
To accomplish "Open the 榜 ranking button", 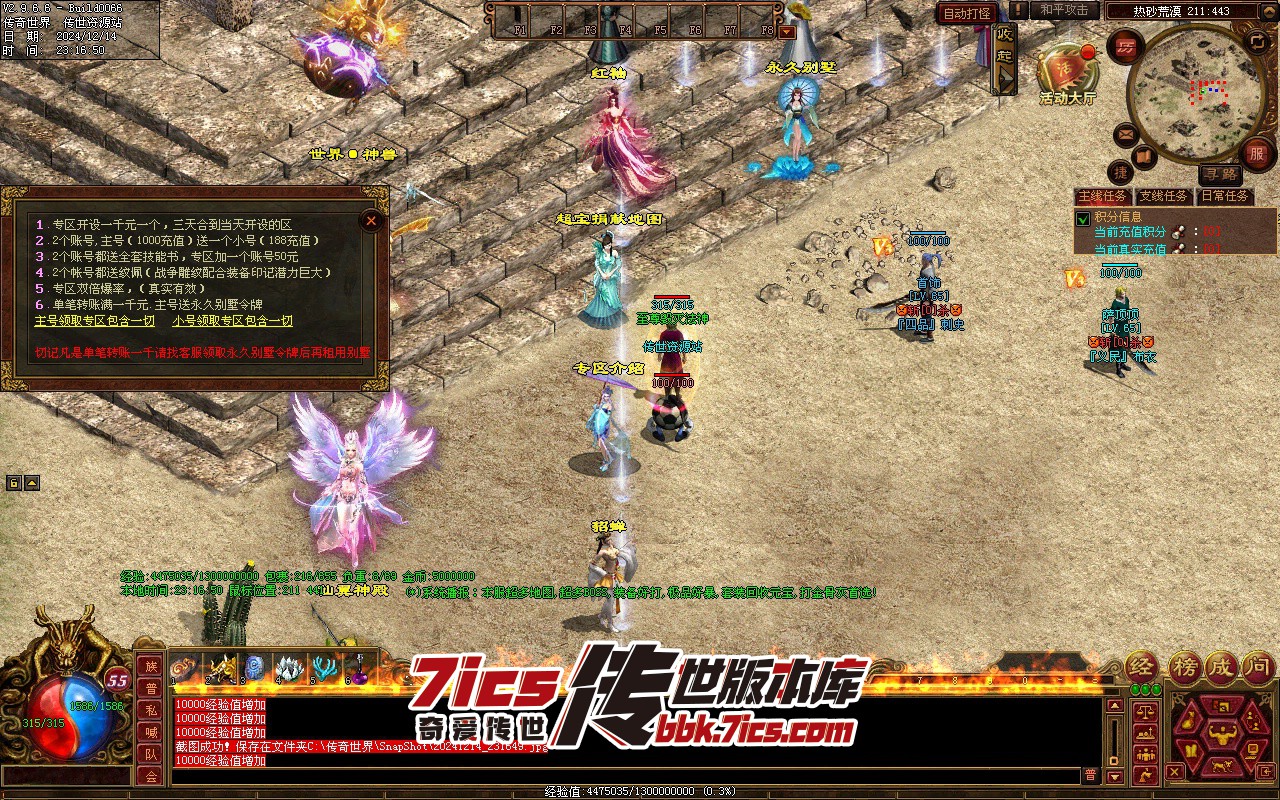I will click(x=1185, y=668).
